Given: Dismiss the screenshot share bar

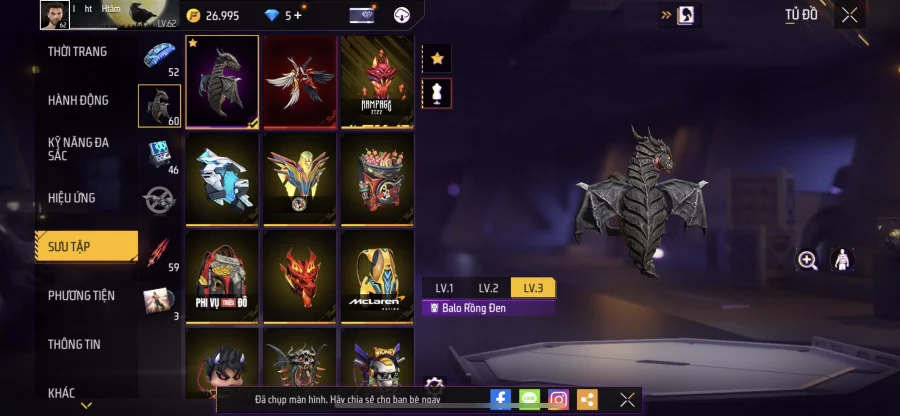Looking at the screenshot, I should coord(627,399).
